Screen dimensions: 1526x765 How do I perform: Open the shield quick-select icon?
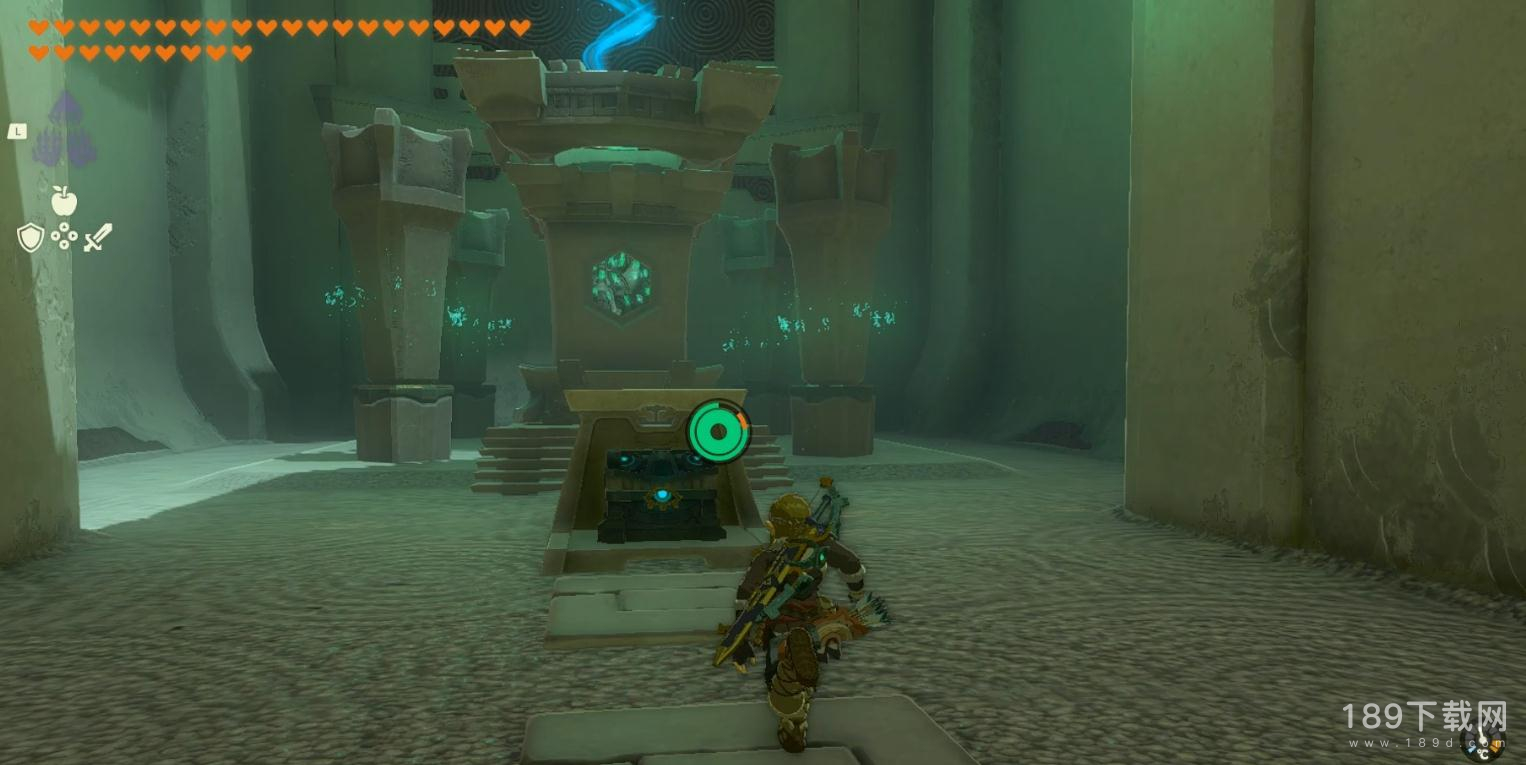pos(30,237)
